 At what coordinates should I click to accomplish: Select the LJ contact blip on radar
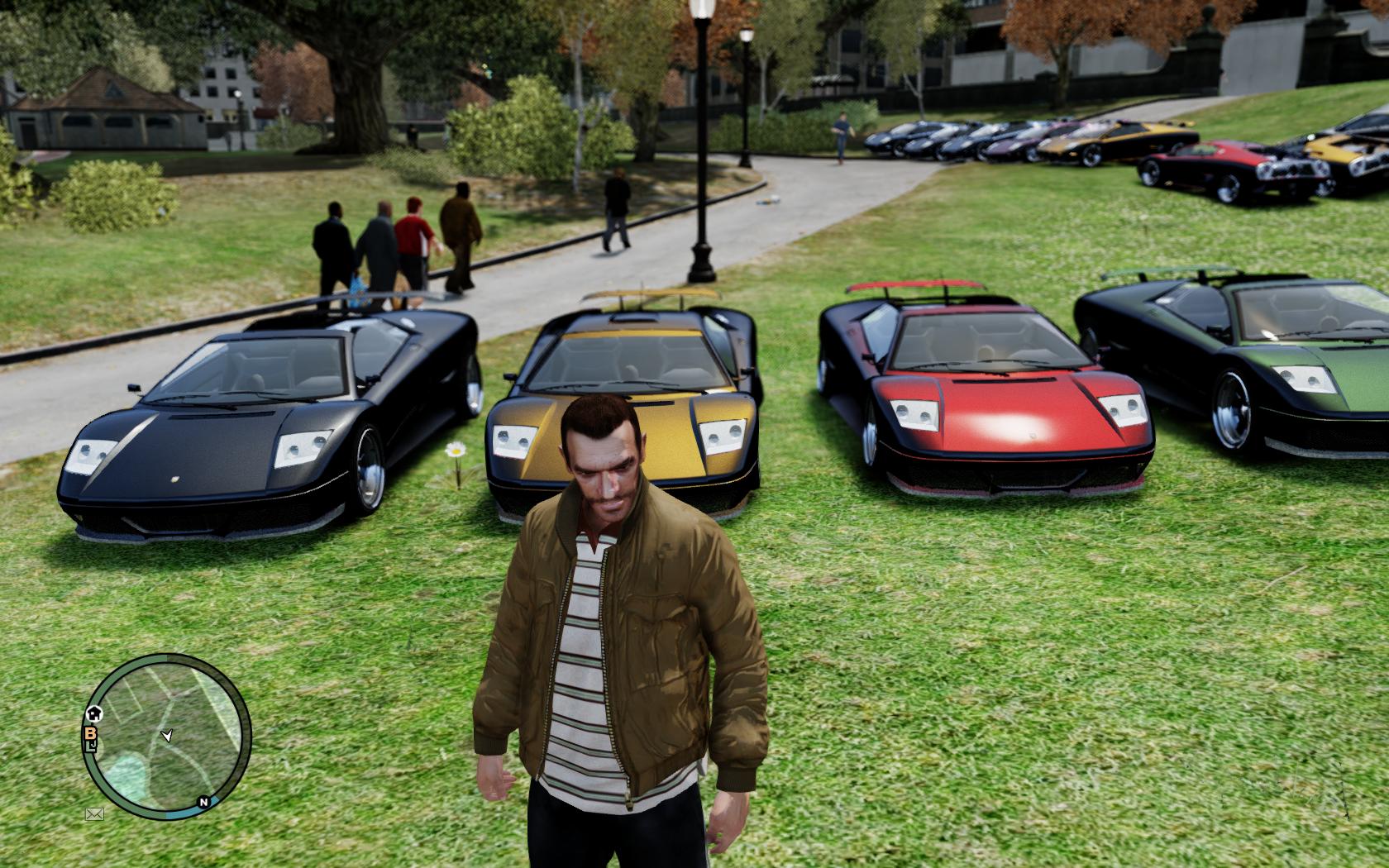(90, 747)
